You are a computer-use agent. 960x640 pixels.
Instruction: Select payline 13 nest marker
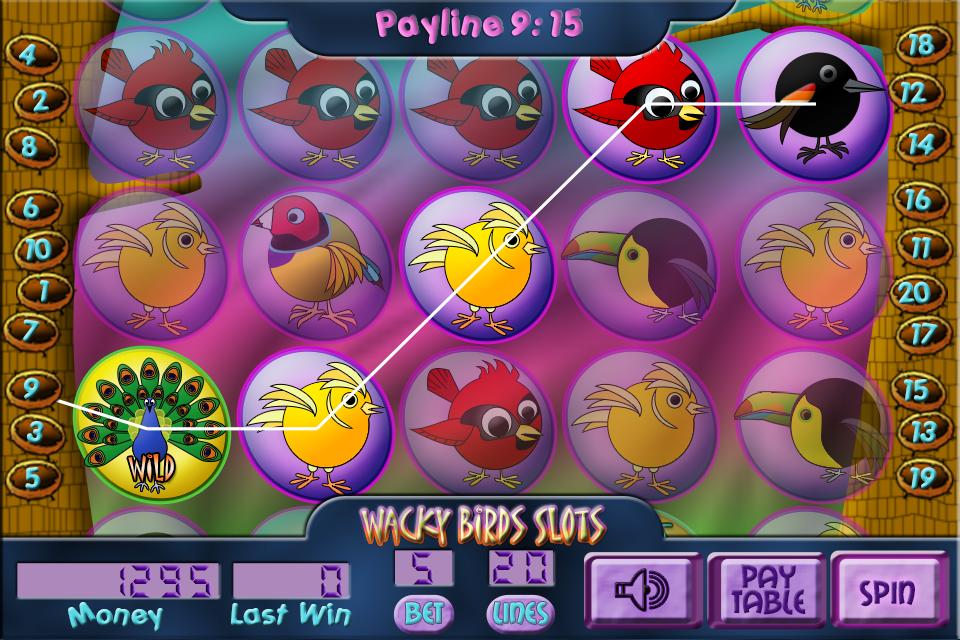pos(923,432)
